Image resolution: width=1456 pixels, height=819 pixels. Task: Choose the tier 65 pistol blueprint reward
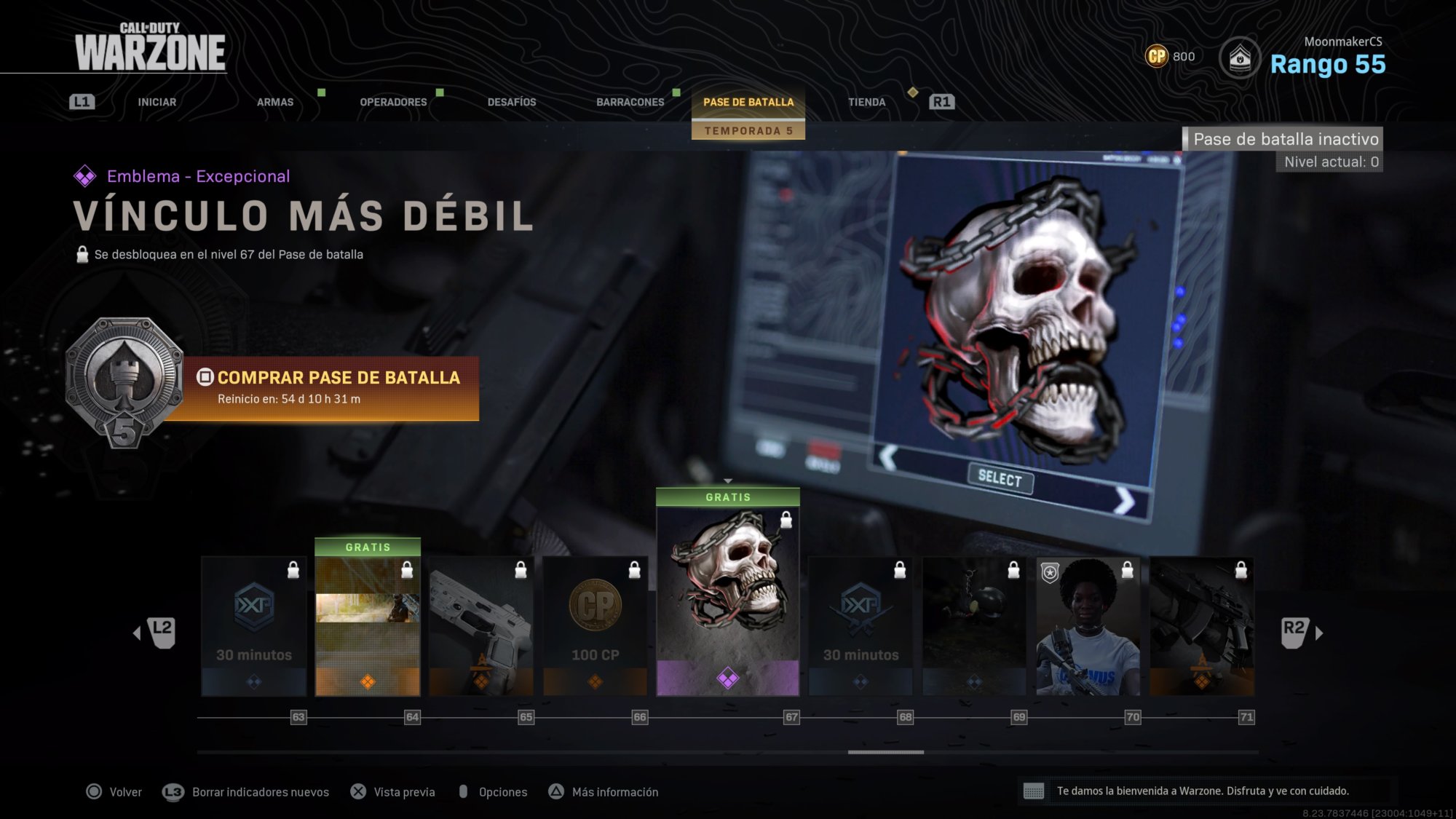click(481, 626)
